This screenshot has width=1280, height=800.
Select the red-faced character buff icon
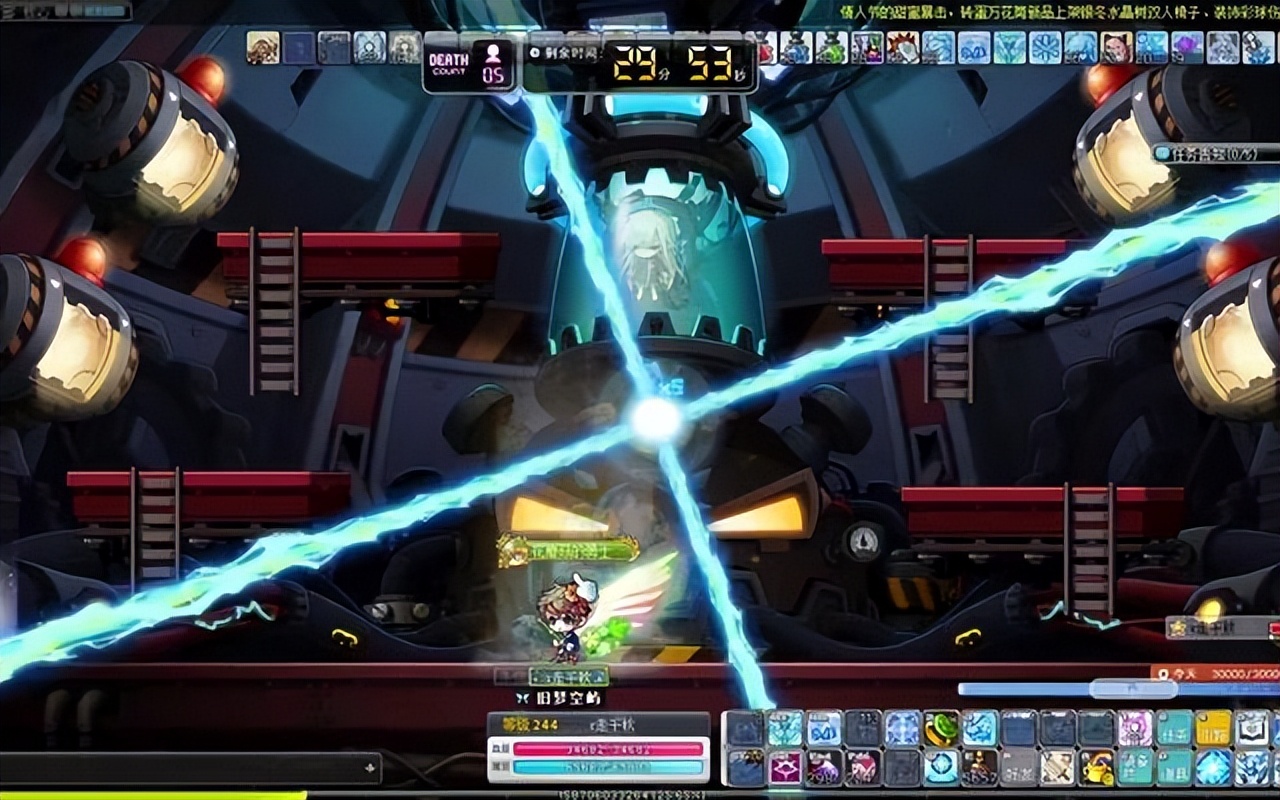pyautogui.click(x=1116, y=47)
